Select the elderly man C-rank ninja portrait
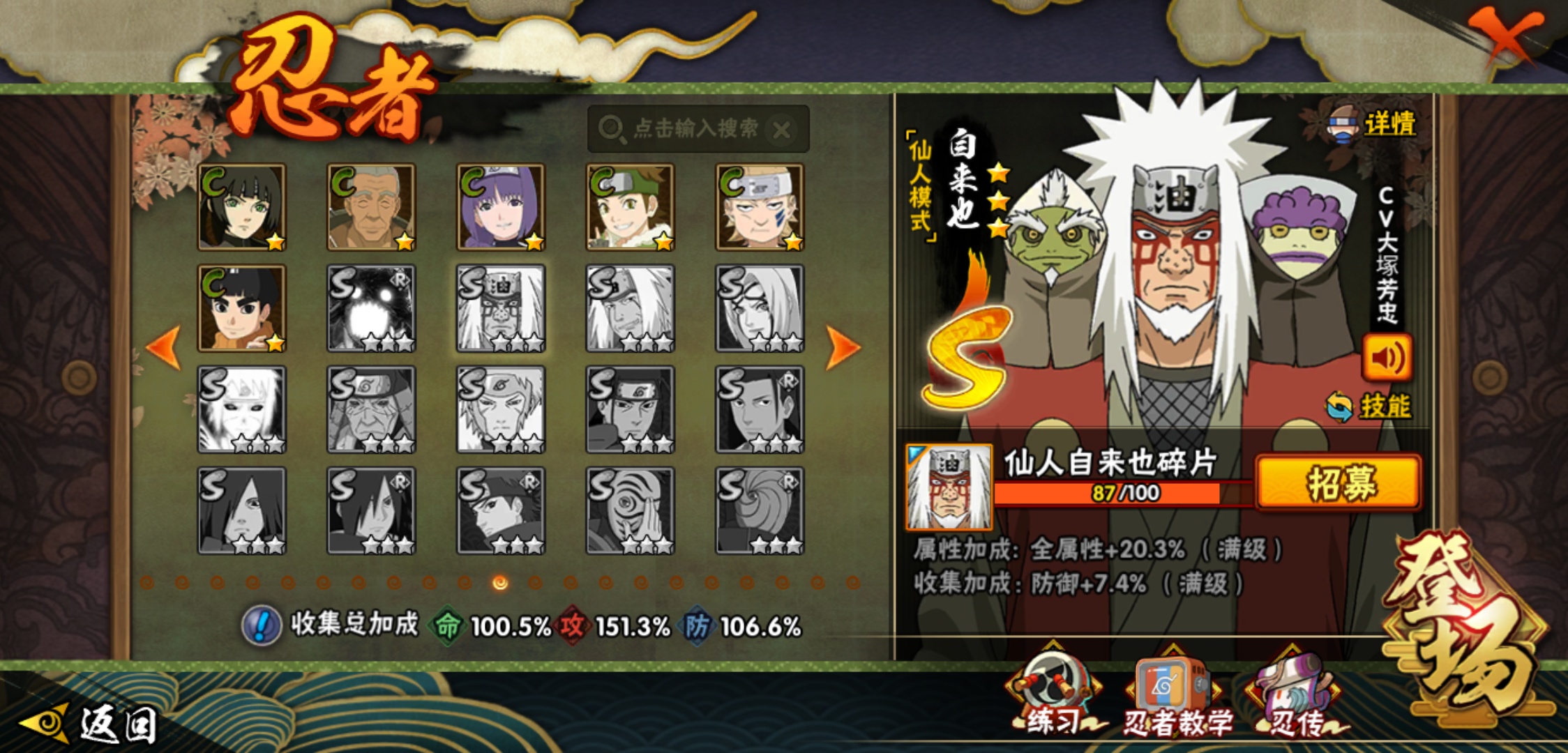1568x753 pixels. pos(371,207)
